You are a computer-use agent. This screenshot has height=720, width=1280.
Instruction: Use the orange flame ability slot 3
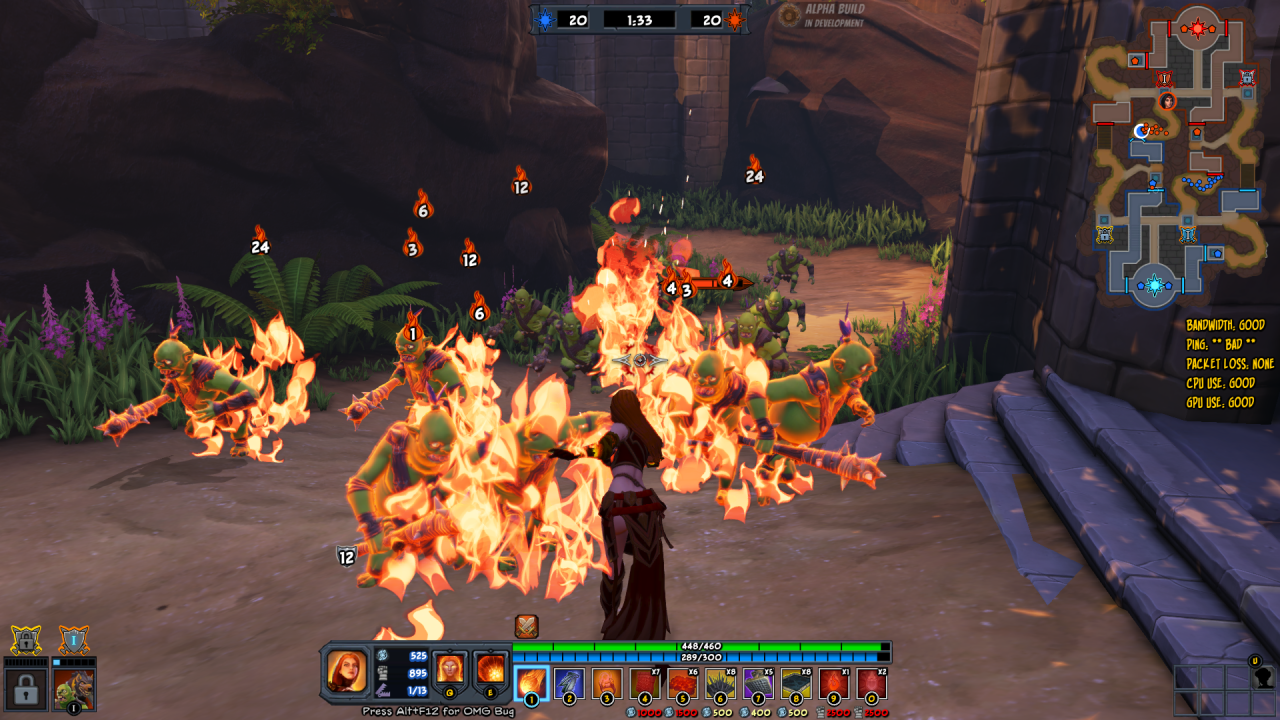[606, 684]
